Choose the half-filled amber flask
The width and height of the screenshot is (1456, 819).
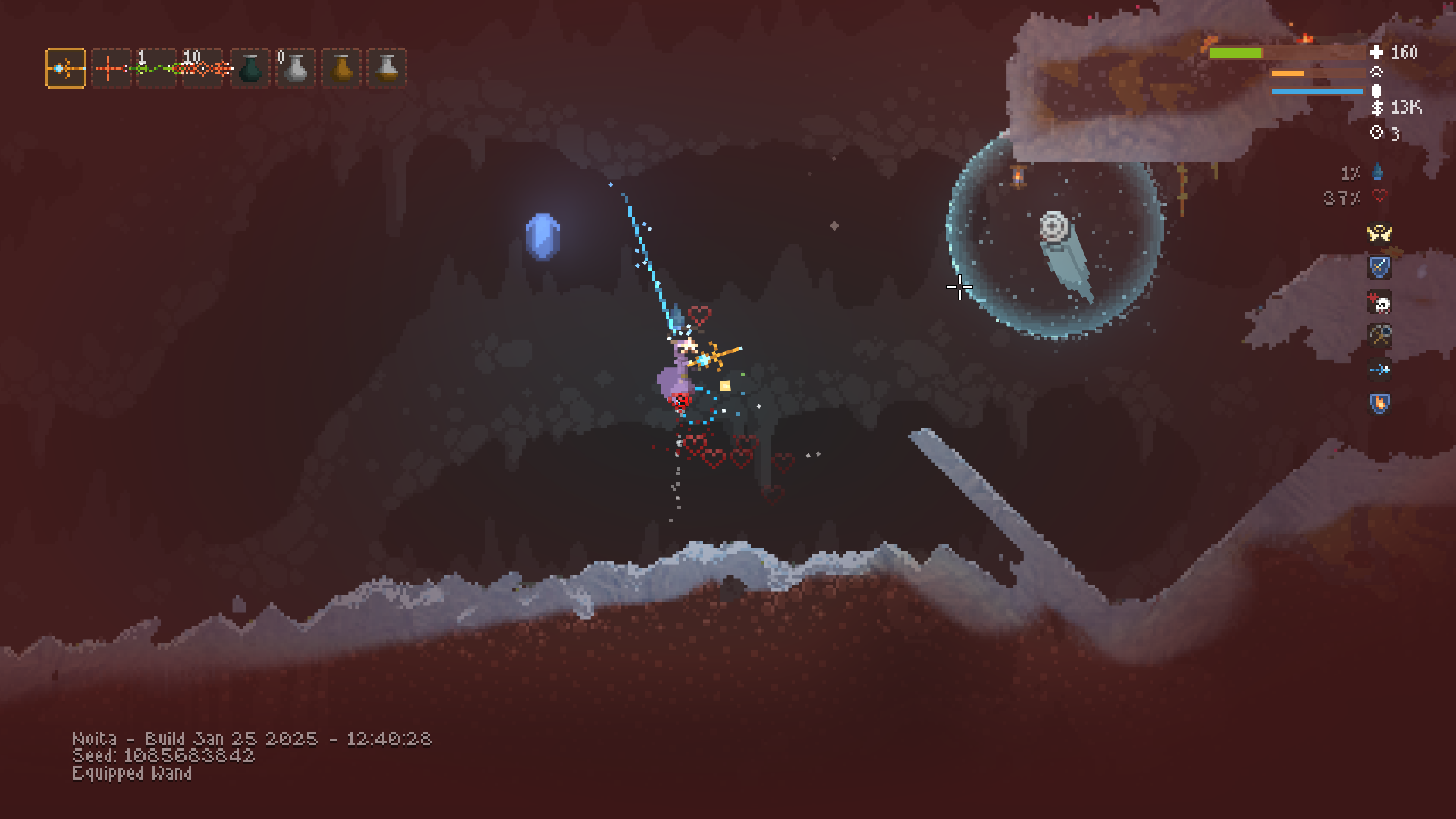(388, 69)
